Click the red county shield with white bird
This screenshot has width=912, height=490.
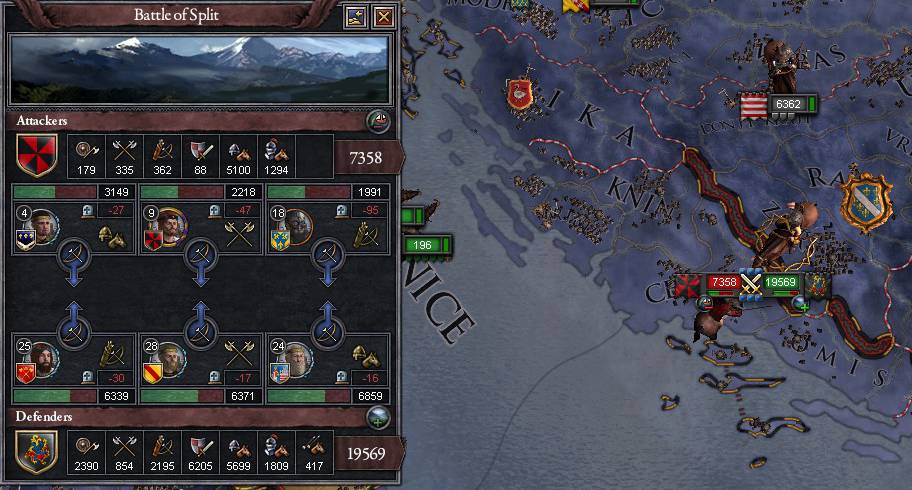coord(519,95)
